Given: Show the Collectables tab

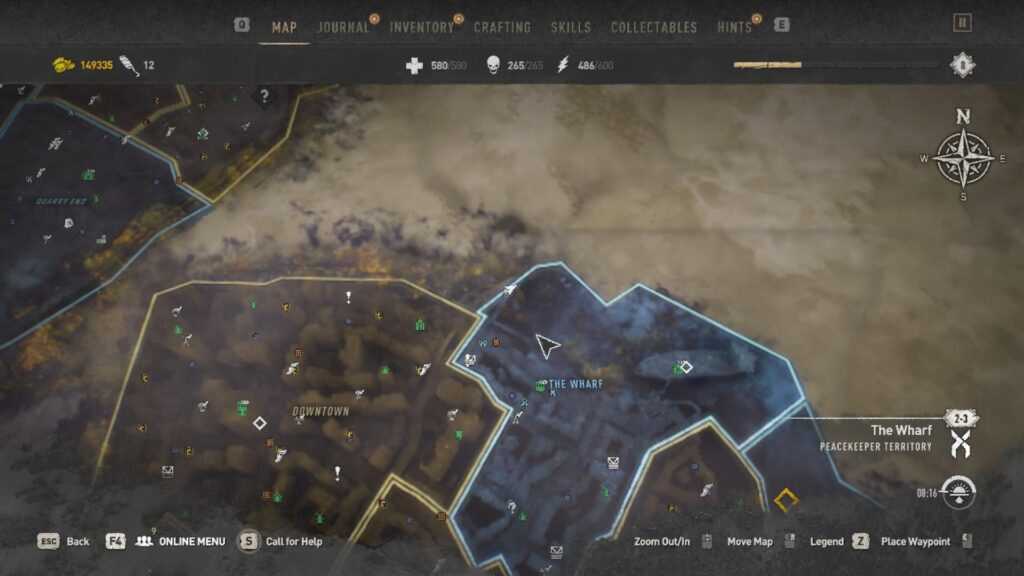Looking at the screenshot, I should (x=654, y=27).
